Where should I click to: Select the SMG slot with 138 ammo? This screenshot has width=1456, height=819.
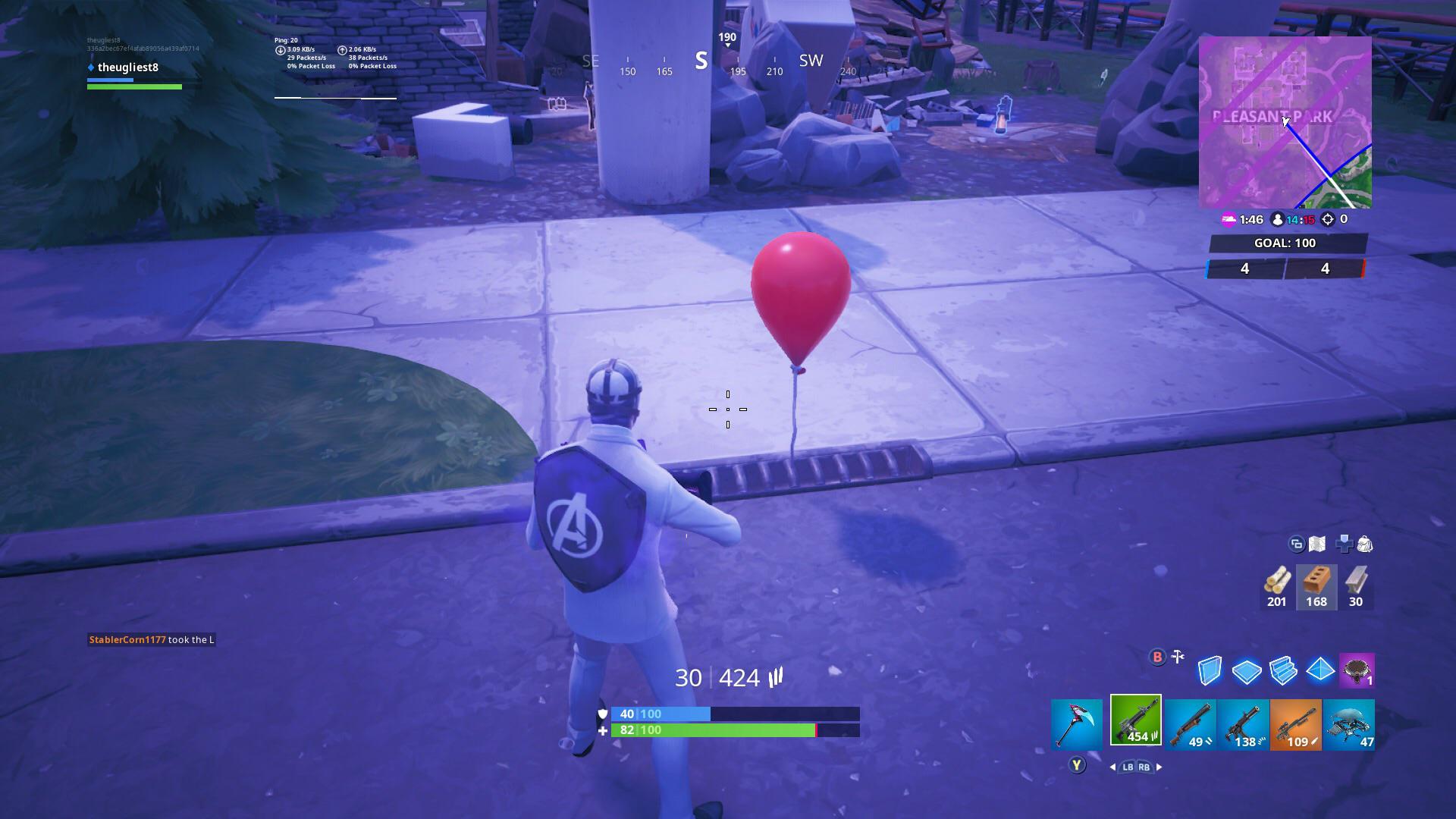(x=1244, y=724)
